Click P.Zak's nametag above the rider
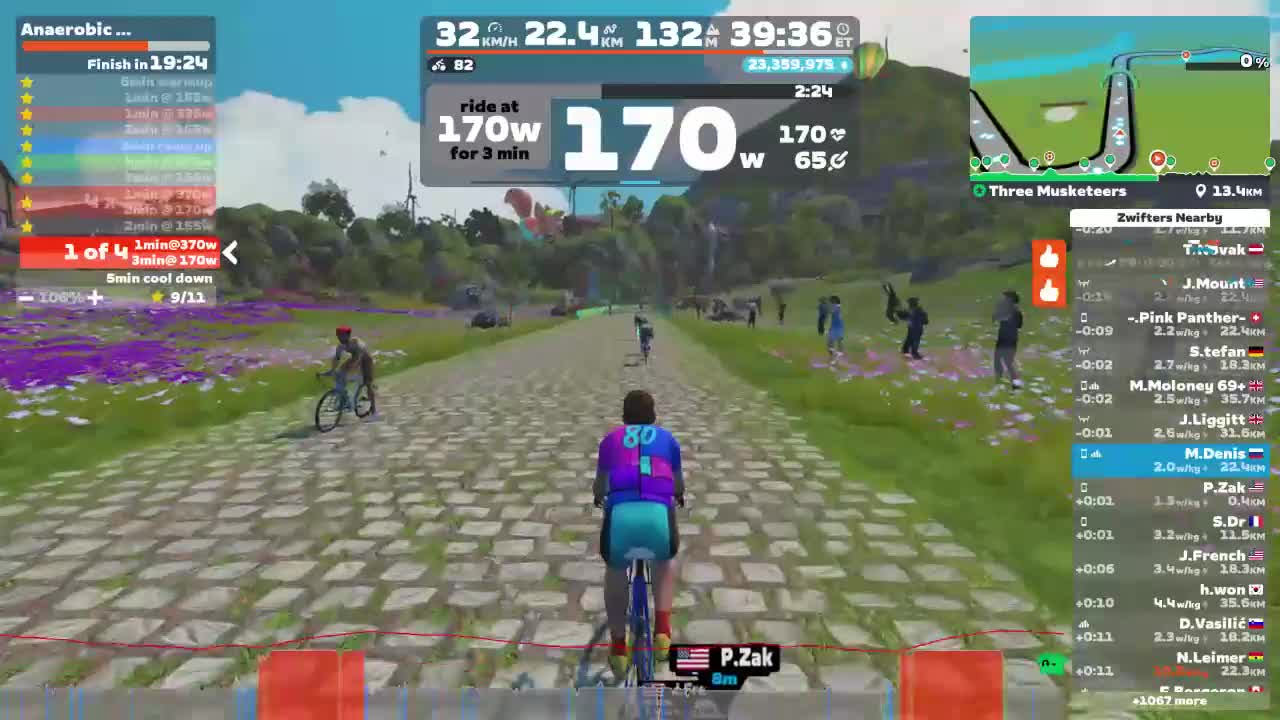This screenshot has height=720, width=1280. coord(727,659)
